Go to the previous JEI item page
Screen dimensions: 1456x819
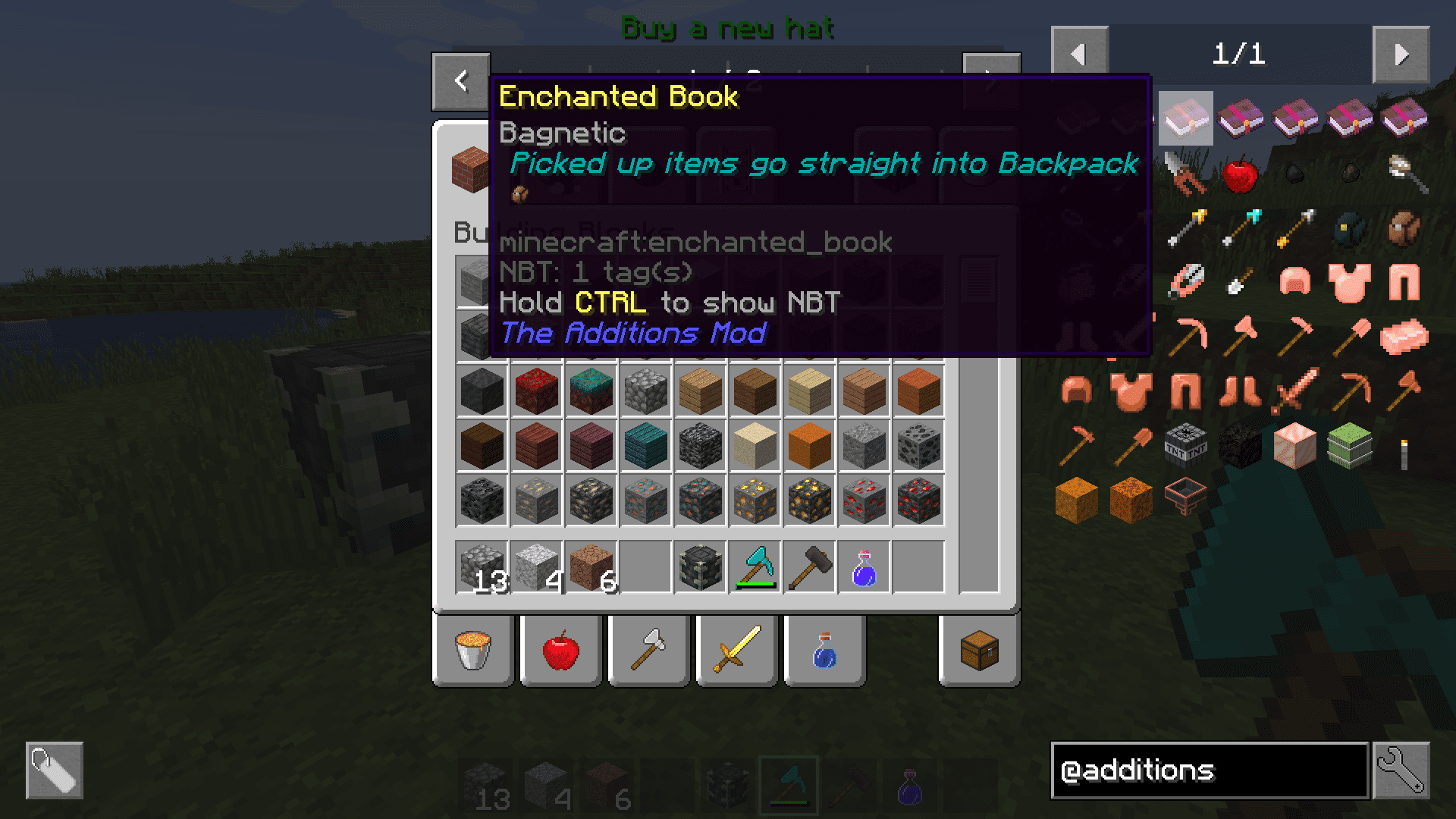tap(1079, 55)
